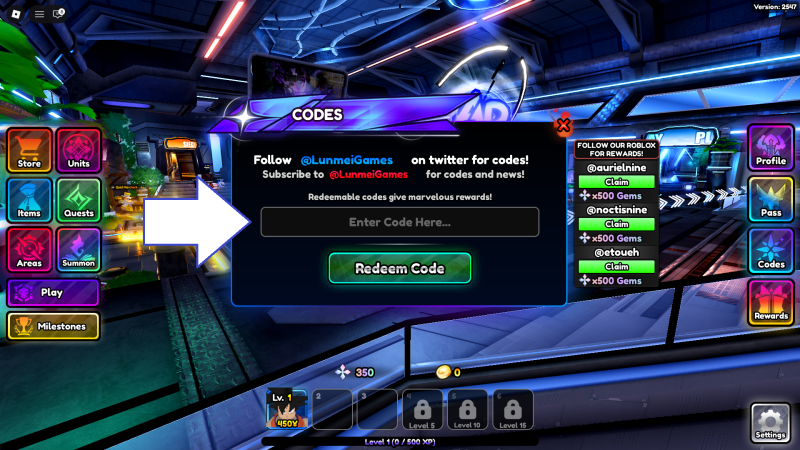Click the Enter Code Here text field
Screen dimensions: 800x450
click(400, 222)
